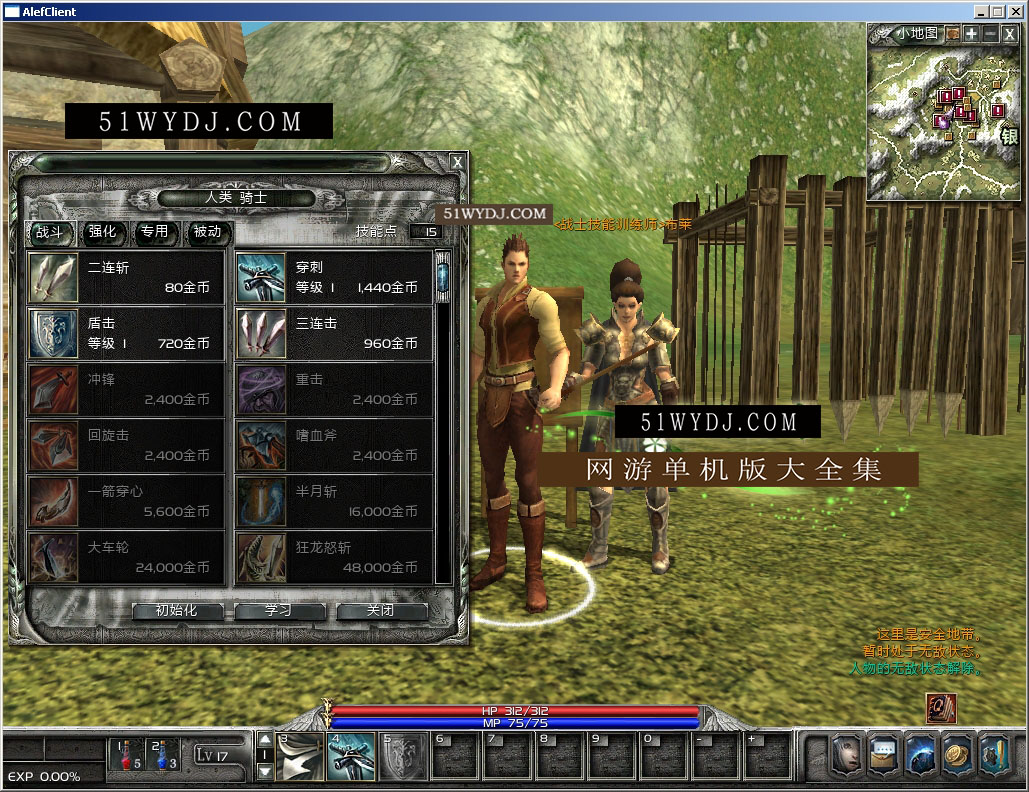Viewport: 1029px width, 792px height.
Task: Reset skills with the 初始化 button
Action: (177, 611)
